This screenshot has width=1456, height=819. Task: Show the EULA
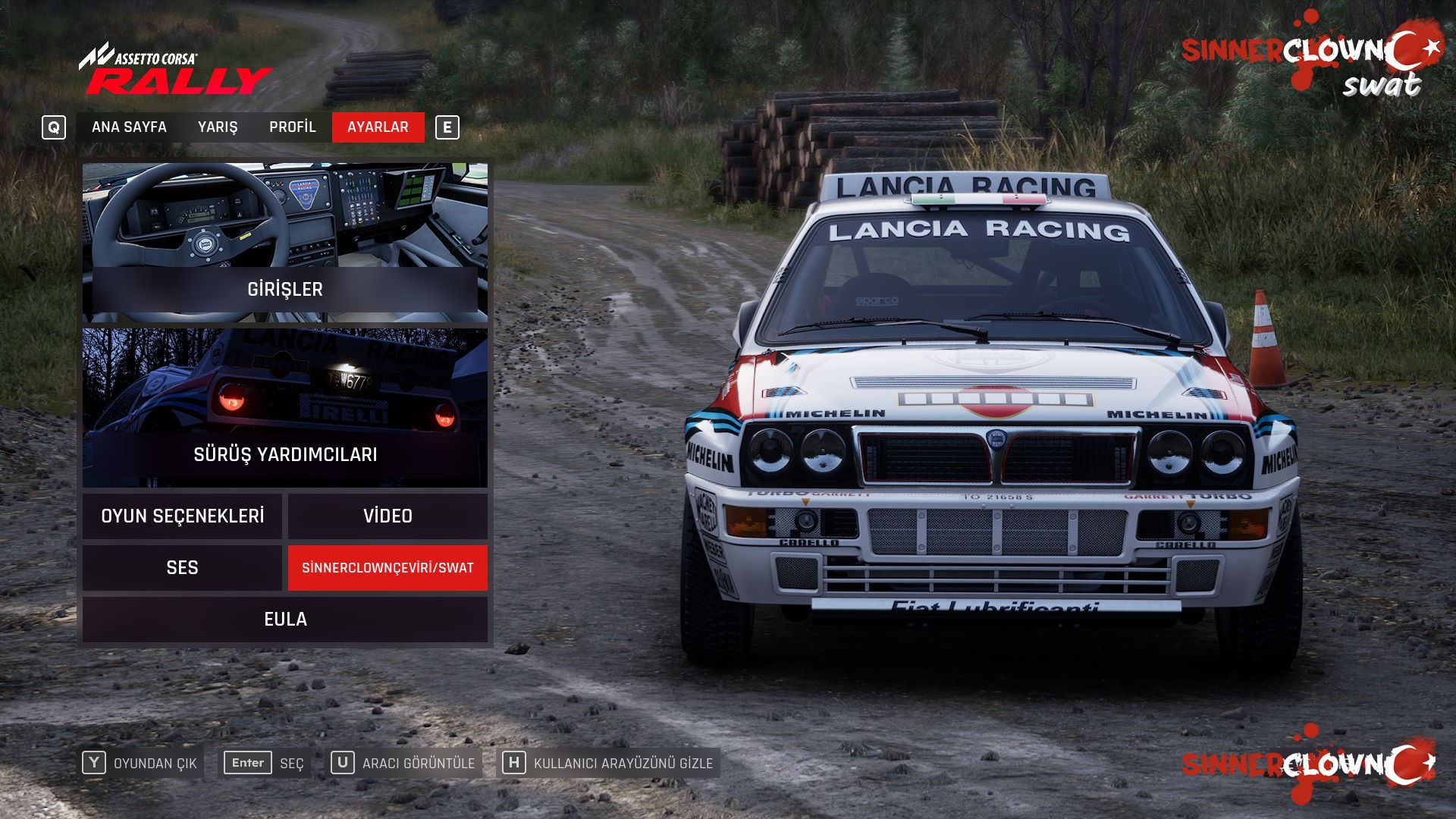(x=285, y=620)
